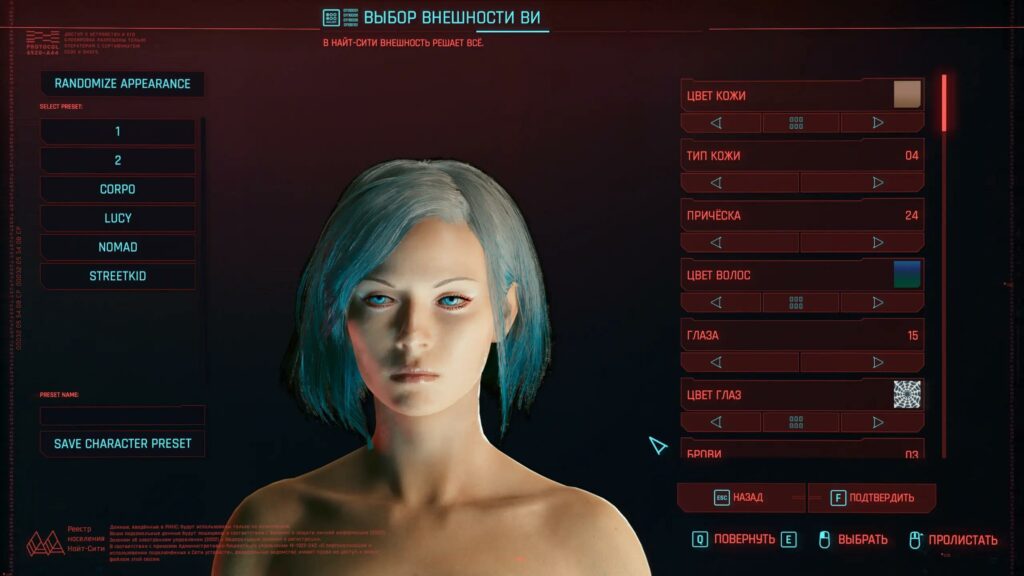Choose the STREETKID preset
This screenshot has height=576, width=1024.
point(118,276)
